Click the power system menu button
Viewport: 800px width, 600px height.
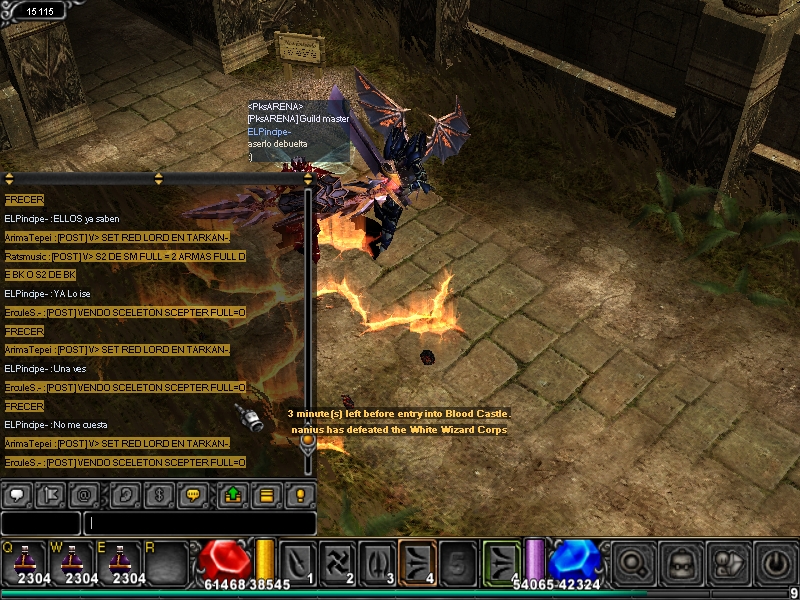pos(774,563)
